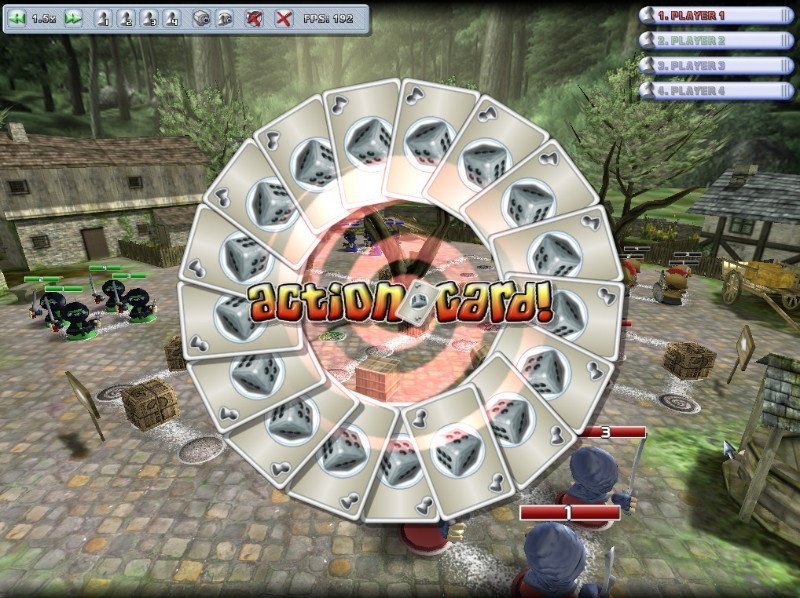800x598 pixels.
Task: Choose the Player 3 entry in player list
Action: coord(708,66)
